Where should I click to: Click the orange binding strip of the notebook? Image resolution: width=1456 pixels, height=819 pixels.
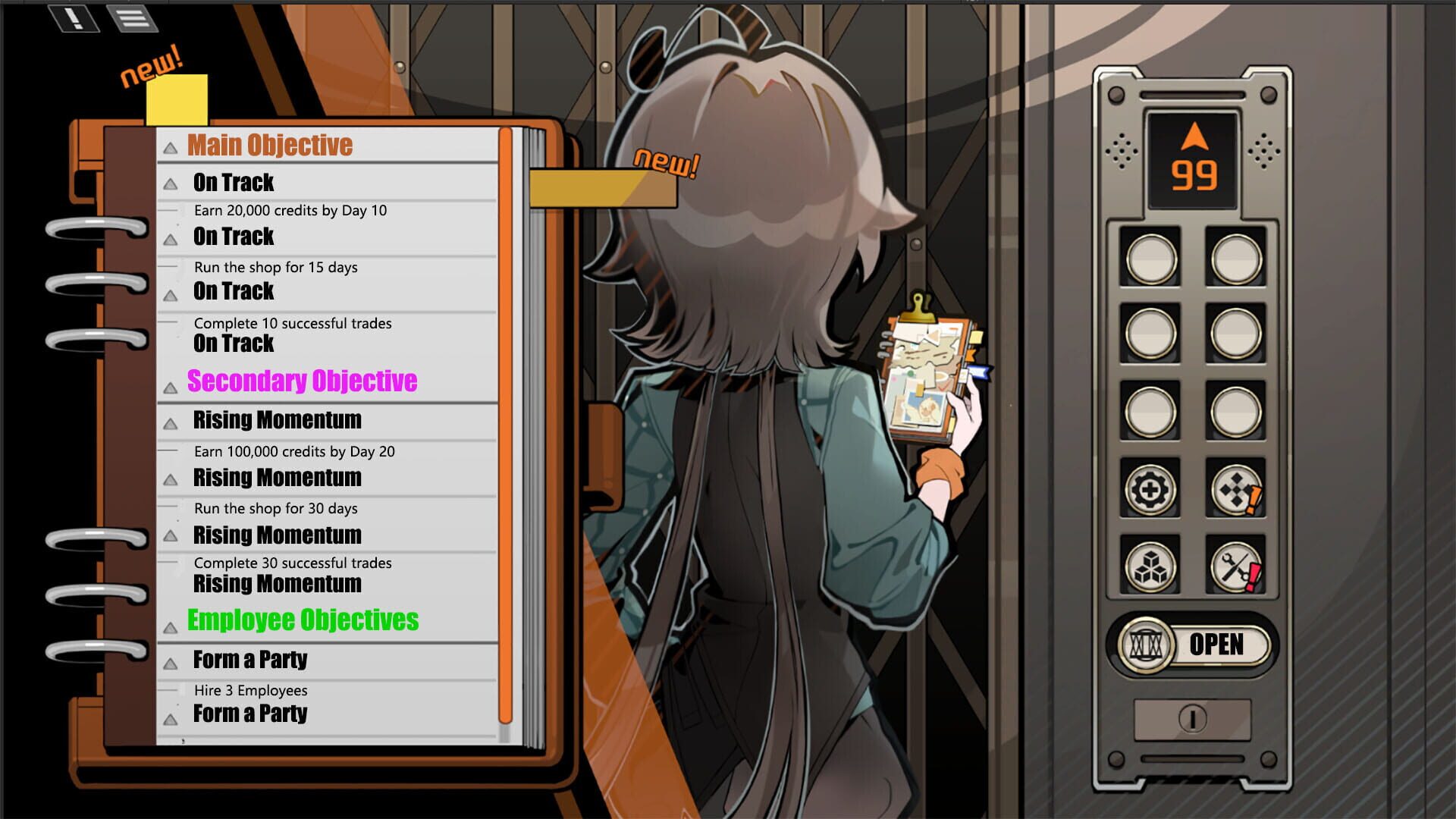point(505,417)
